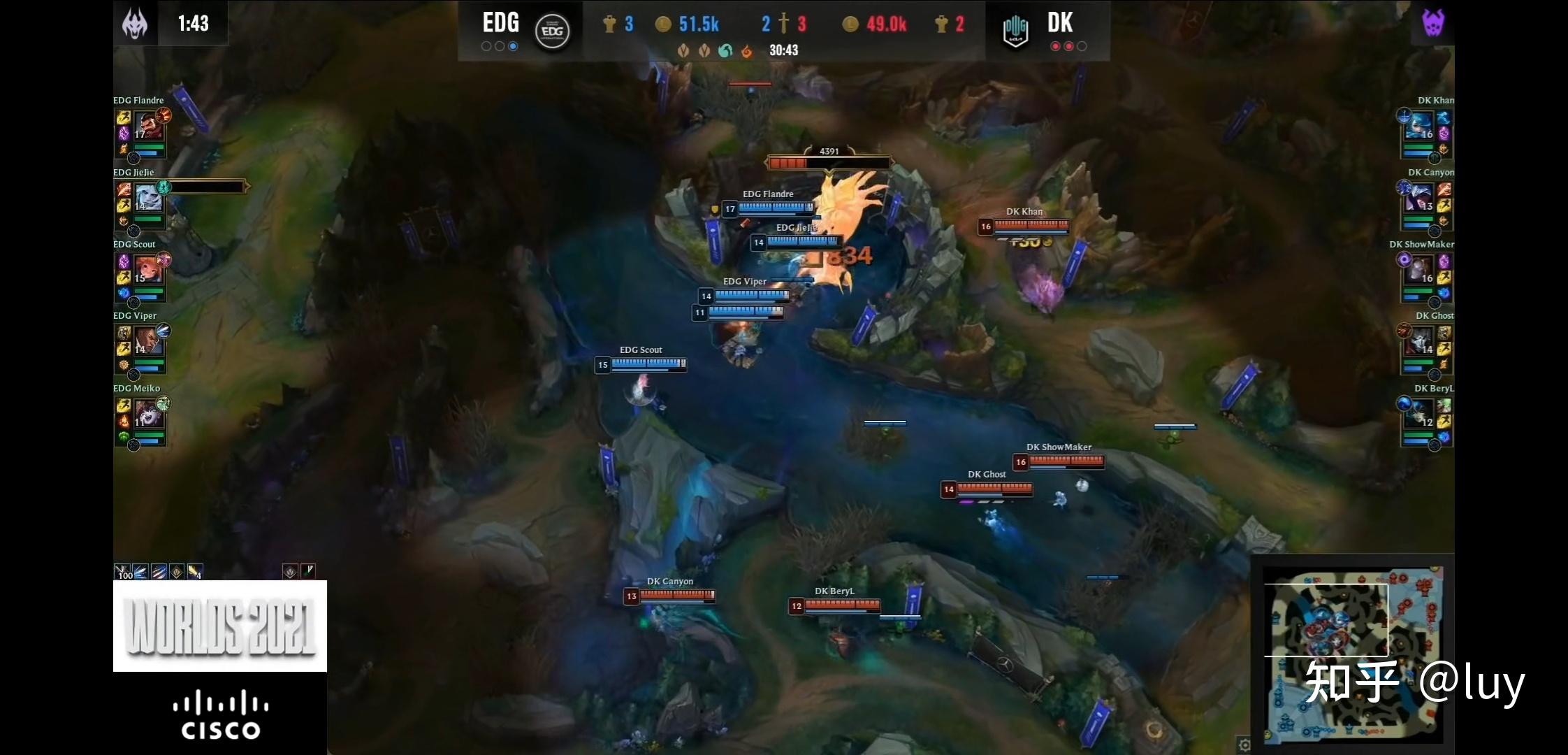
Task: Click the DK team logo in scoreboard
Action: (x=1015, y=31)
